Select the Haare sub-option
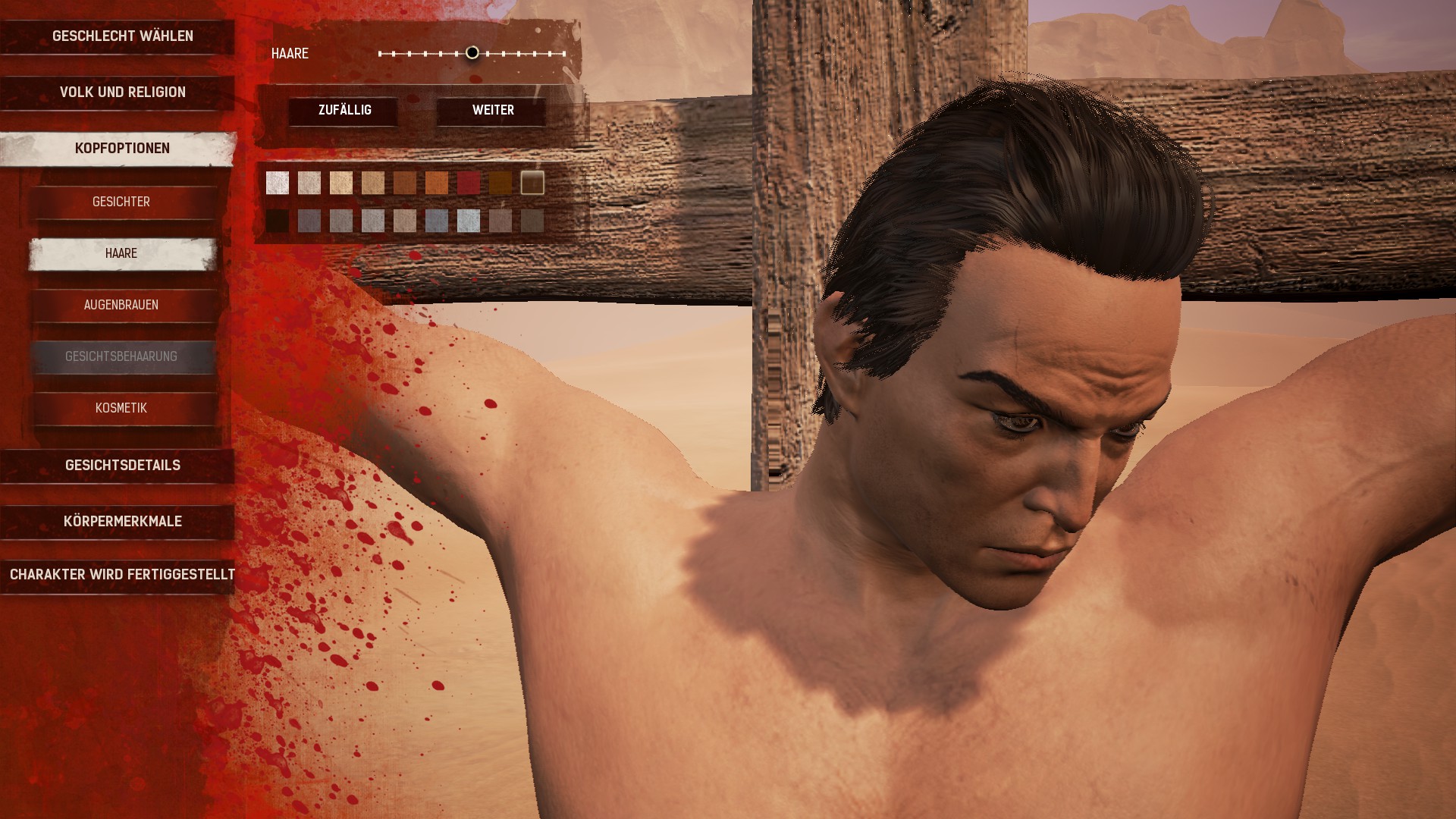The image size is (1456, 819). pos(121,254)
